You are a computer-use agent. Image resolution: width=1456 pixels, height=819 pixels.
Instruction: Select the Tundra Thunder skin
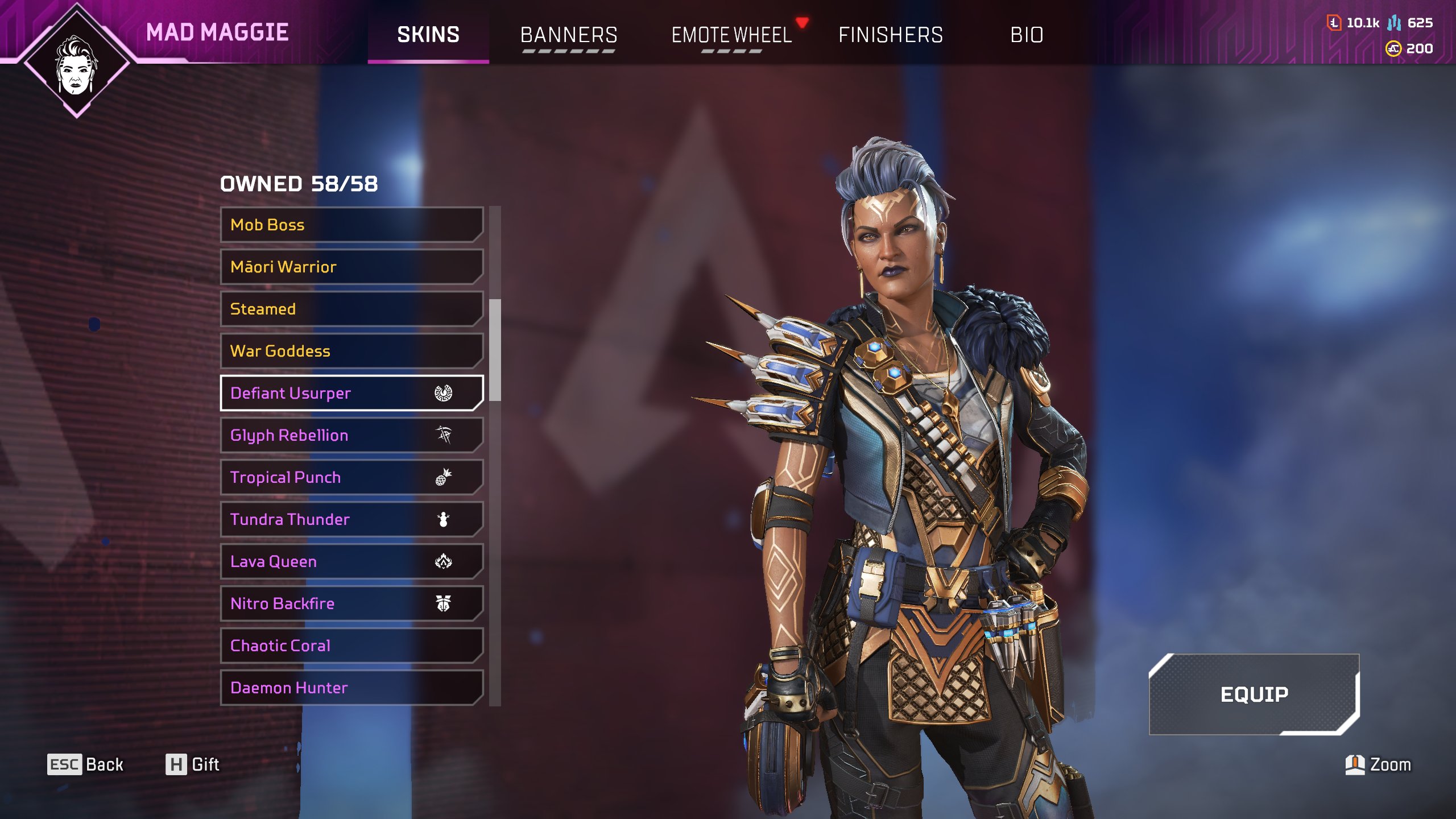click(351, 519)
